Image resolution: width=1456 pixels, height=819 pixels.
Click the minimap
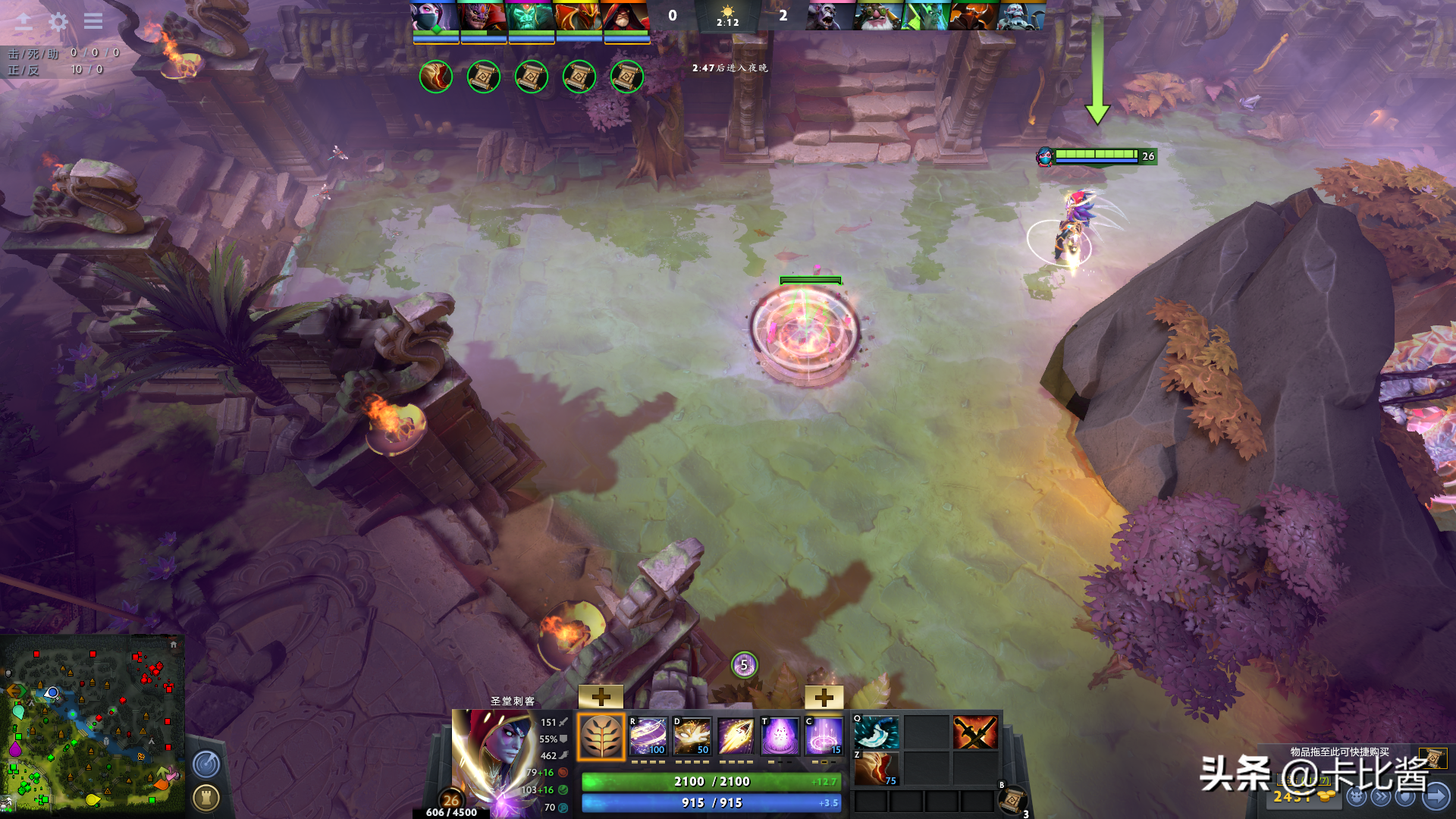[x=92, y=723]
